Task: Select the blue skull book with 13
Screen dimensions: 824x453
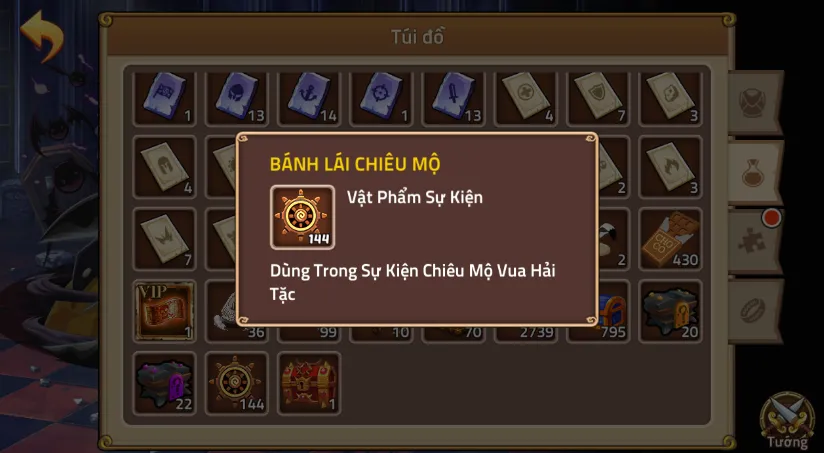Action: 237,96
